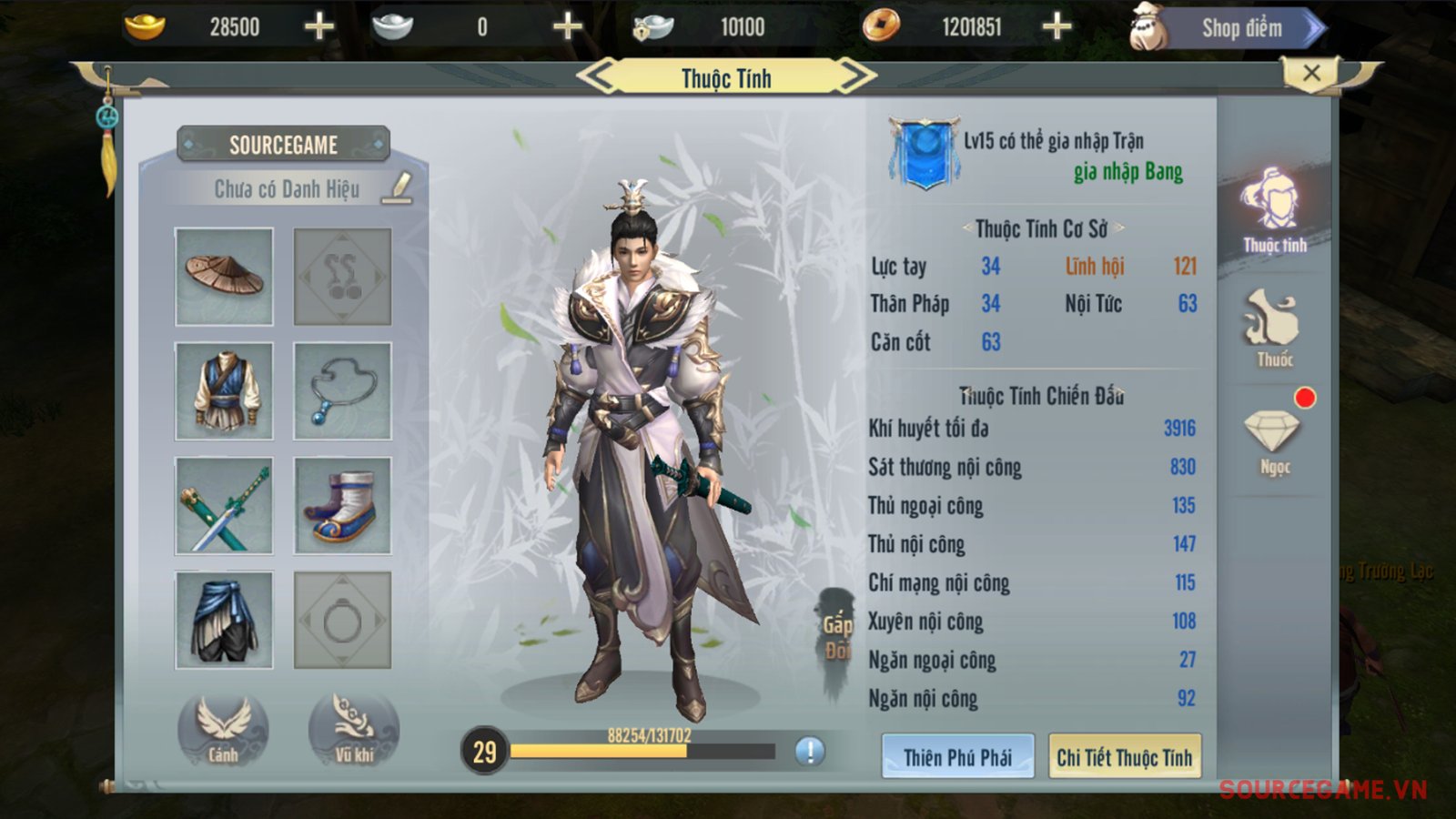Show Chi Tiết Thuộc Tính details

tap(1124, 756)
